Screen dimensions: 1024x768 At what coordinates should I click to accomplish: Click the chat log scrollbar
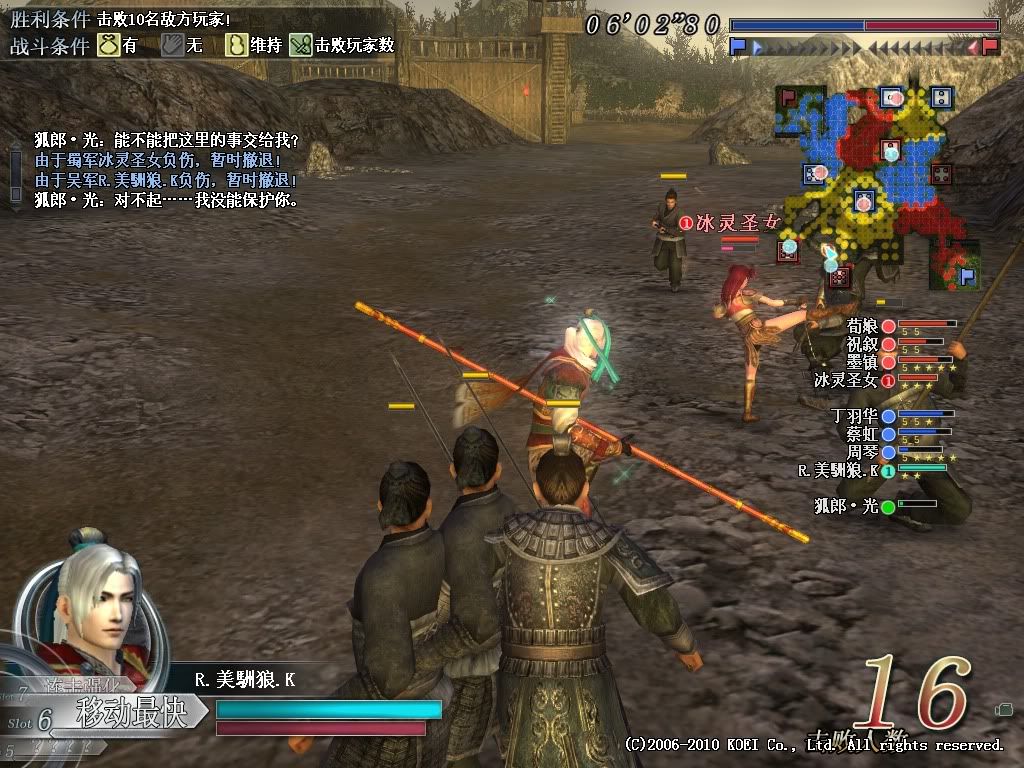15,174
